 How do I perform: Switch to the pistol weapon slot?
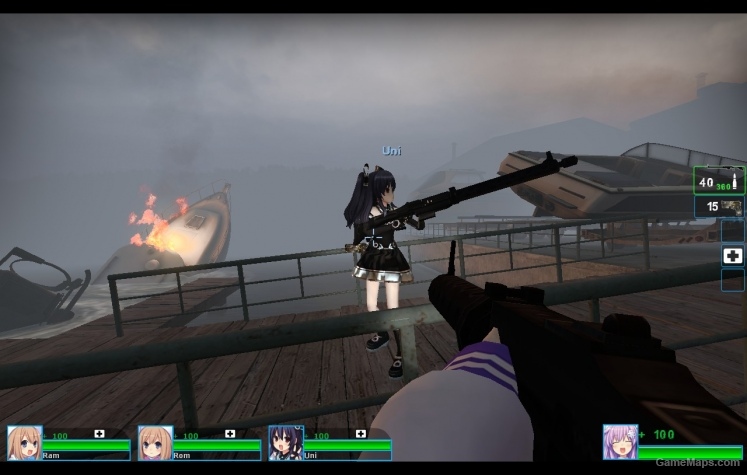click(x=719, y=207)
